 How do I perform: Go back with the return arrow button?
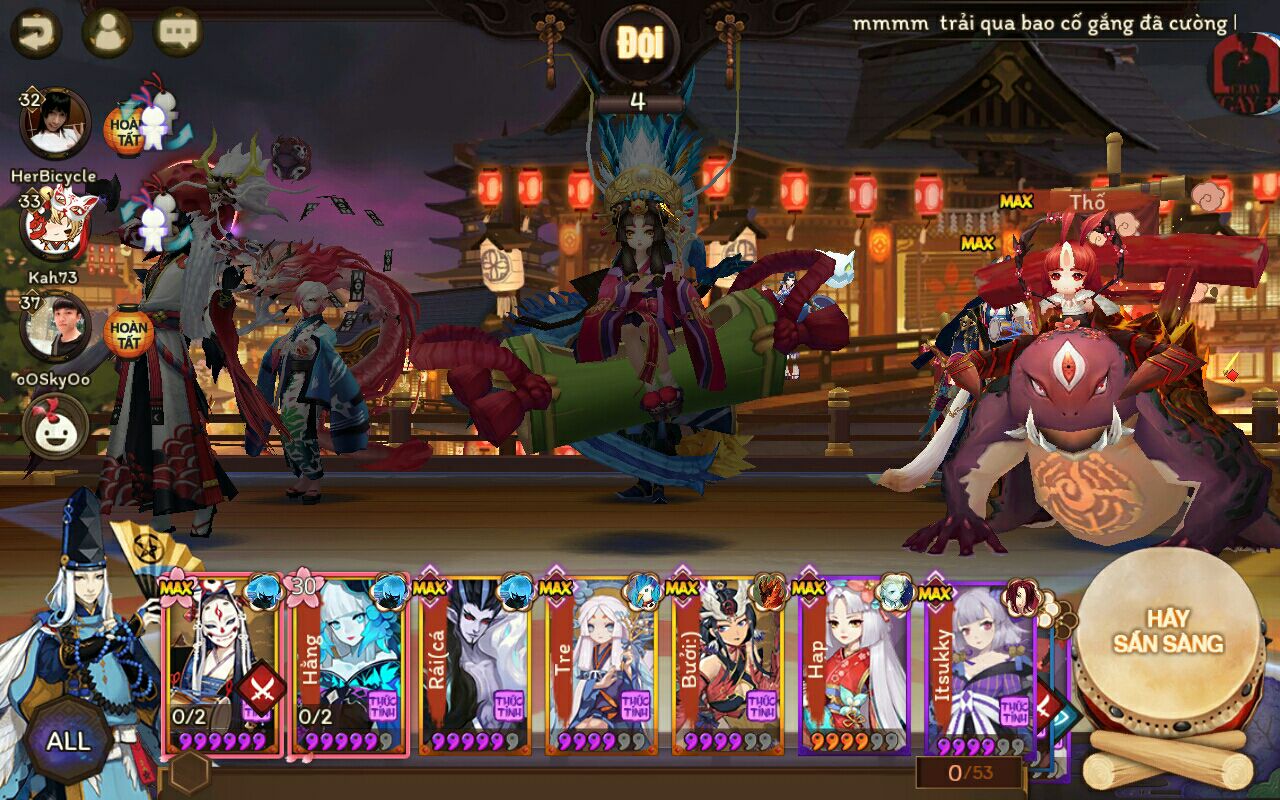[36, 33]
